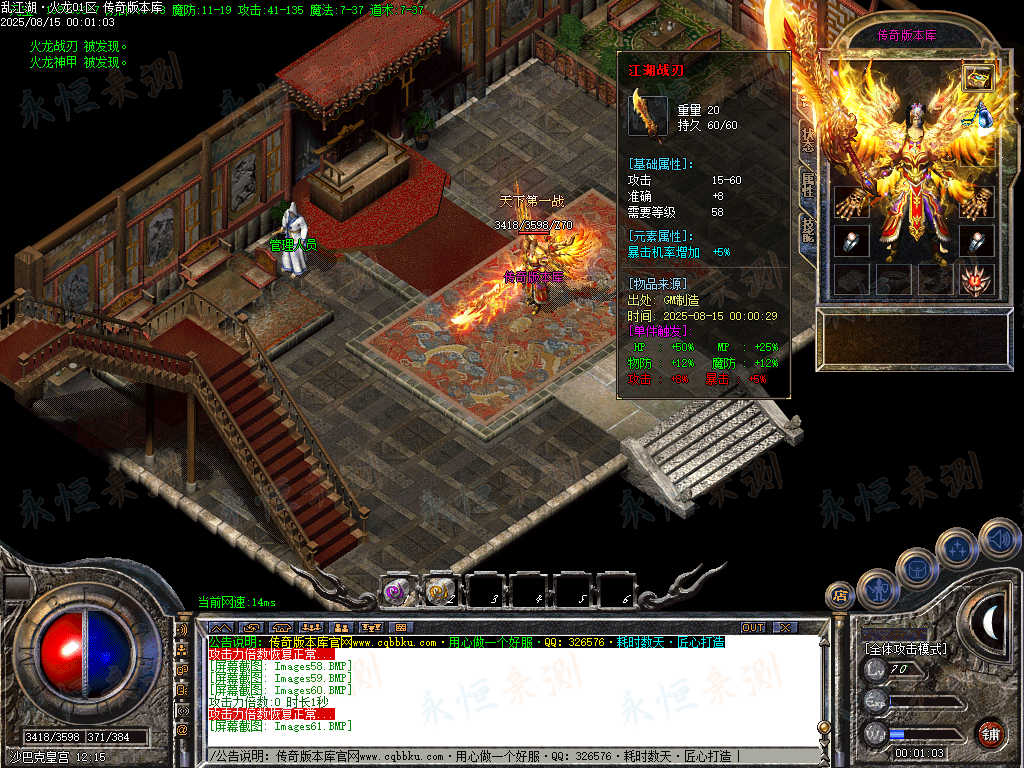Open the character panel round button
This screenshot has height=768, width=1024.
click(x=876, y=590)
